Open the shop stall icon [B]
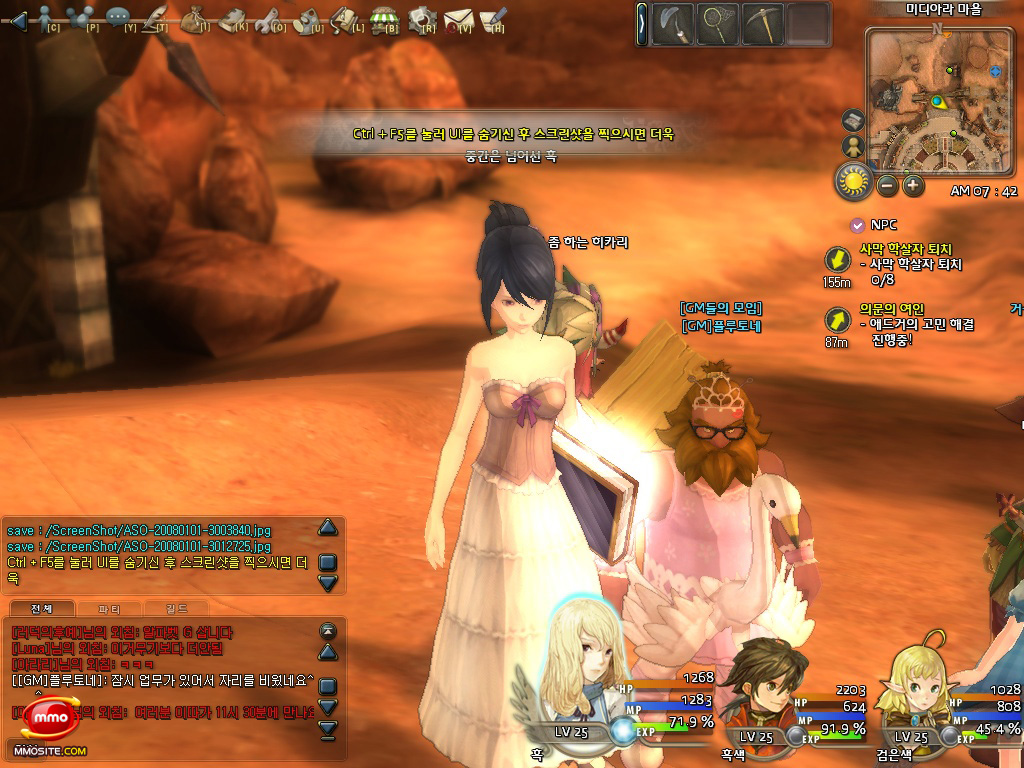The width and height of the screenshot is (1024, 768). tap(384, 17)
